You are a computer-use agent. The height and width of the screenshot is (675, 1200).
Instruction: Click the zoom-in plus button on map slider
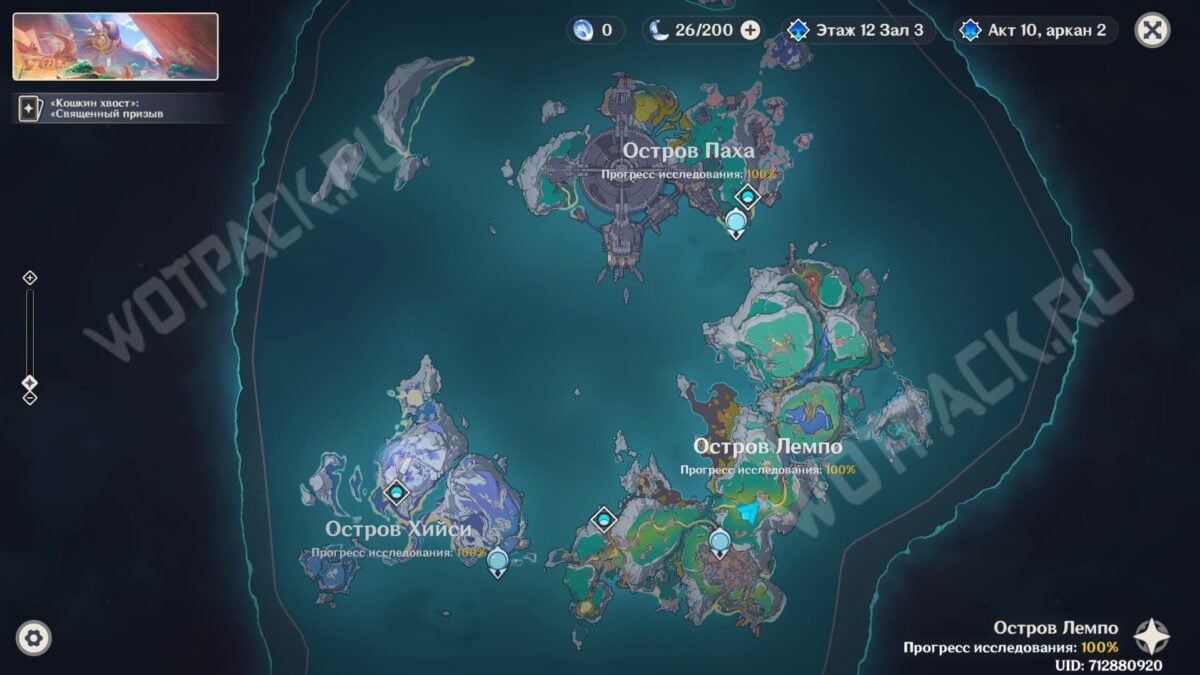pyautogui.click(x=30, y=277)
